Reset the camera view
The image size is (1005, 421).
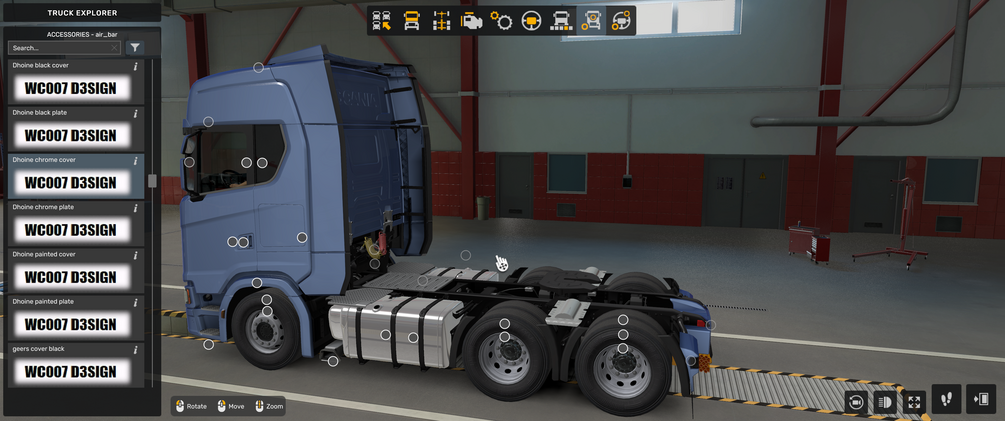tap(856, 401)
